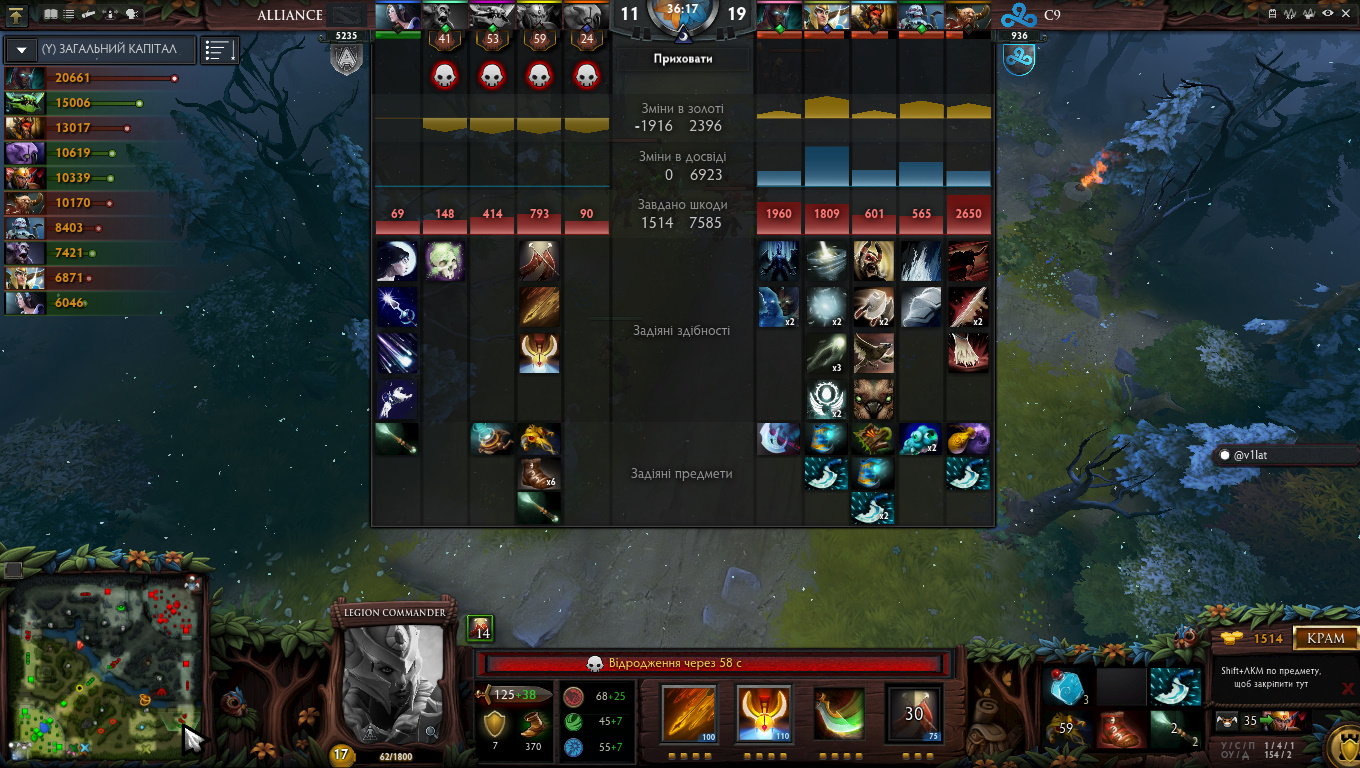Click the telescope icon in the top bar

(89, 15)
